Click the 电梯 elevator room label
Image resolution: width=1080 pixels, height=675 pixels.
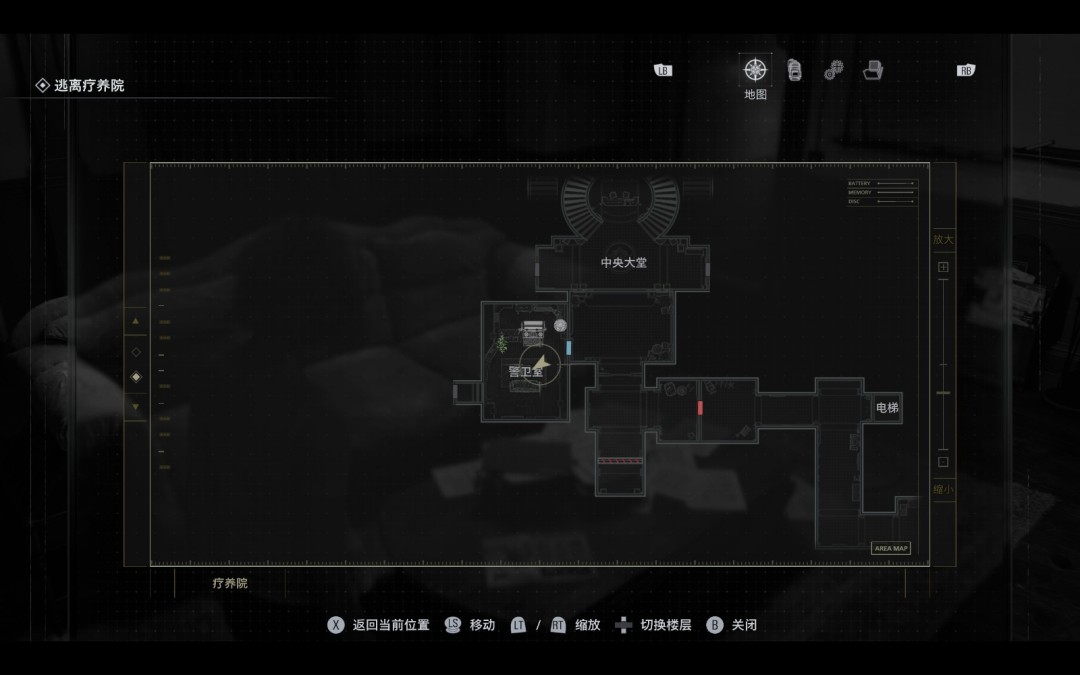pos(887,408)
